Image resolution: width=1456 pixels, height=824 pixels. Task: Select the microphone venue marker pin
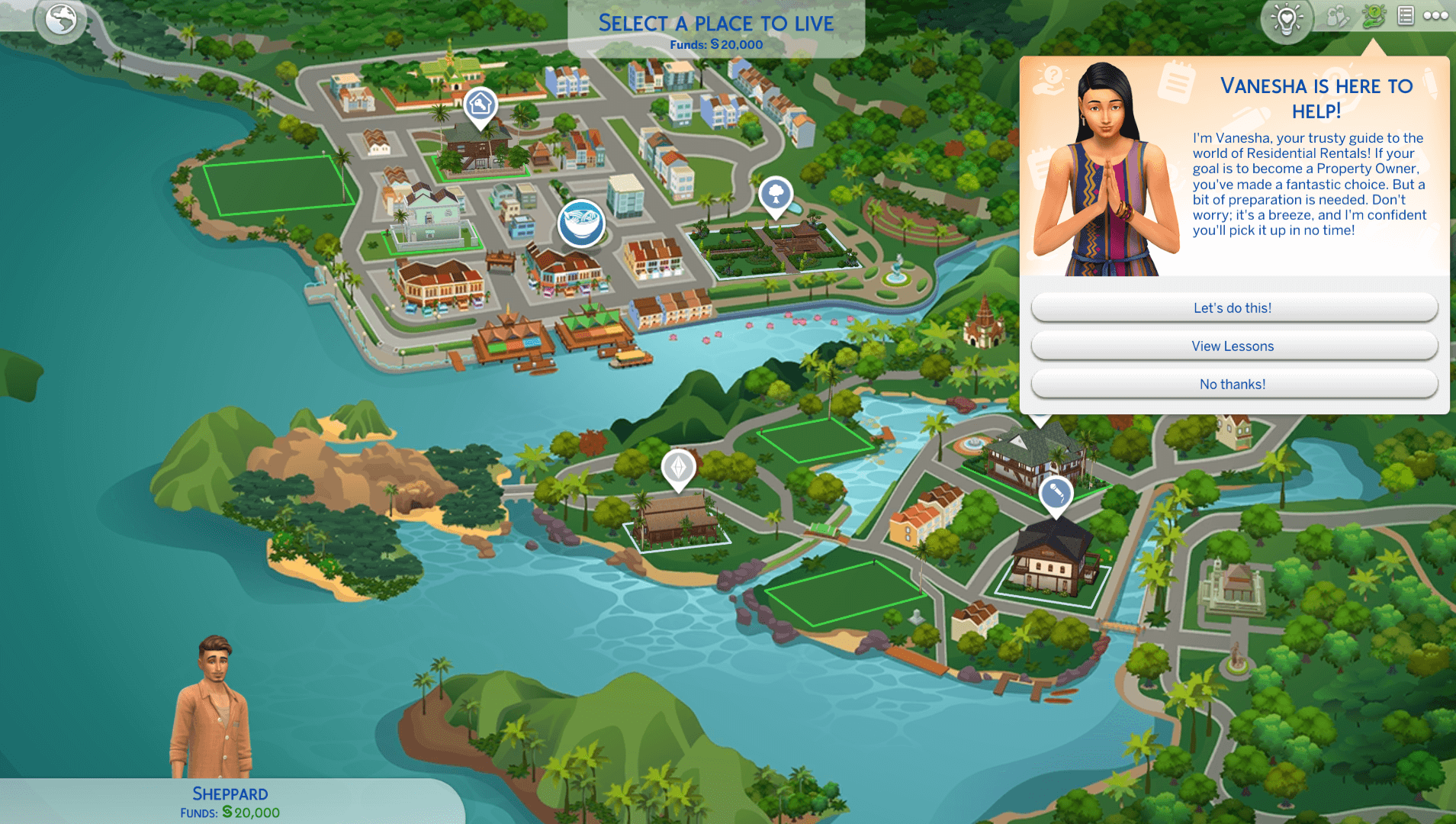1056,494
